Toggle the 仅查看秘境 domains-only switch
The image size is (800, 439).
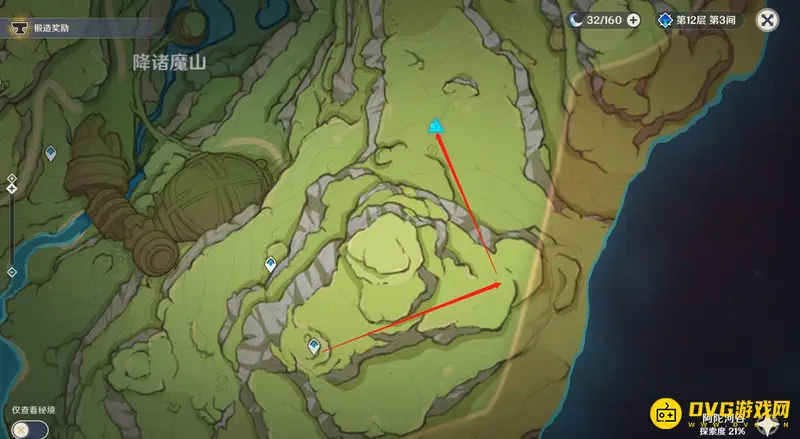click(x=30, y=428)
